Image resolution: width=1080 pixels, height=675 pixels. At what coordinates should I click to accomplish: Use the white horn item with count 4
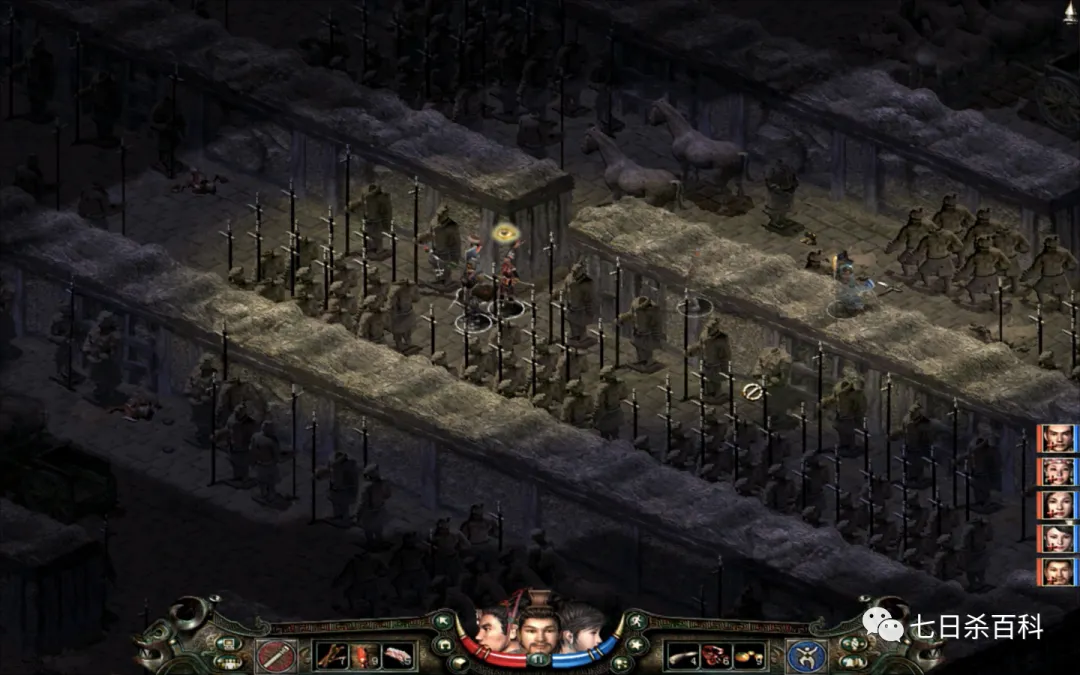pyautogui.click(x=682, y=656)
